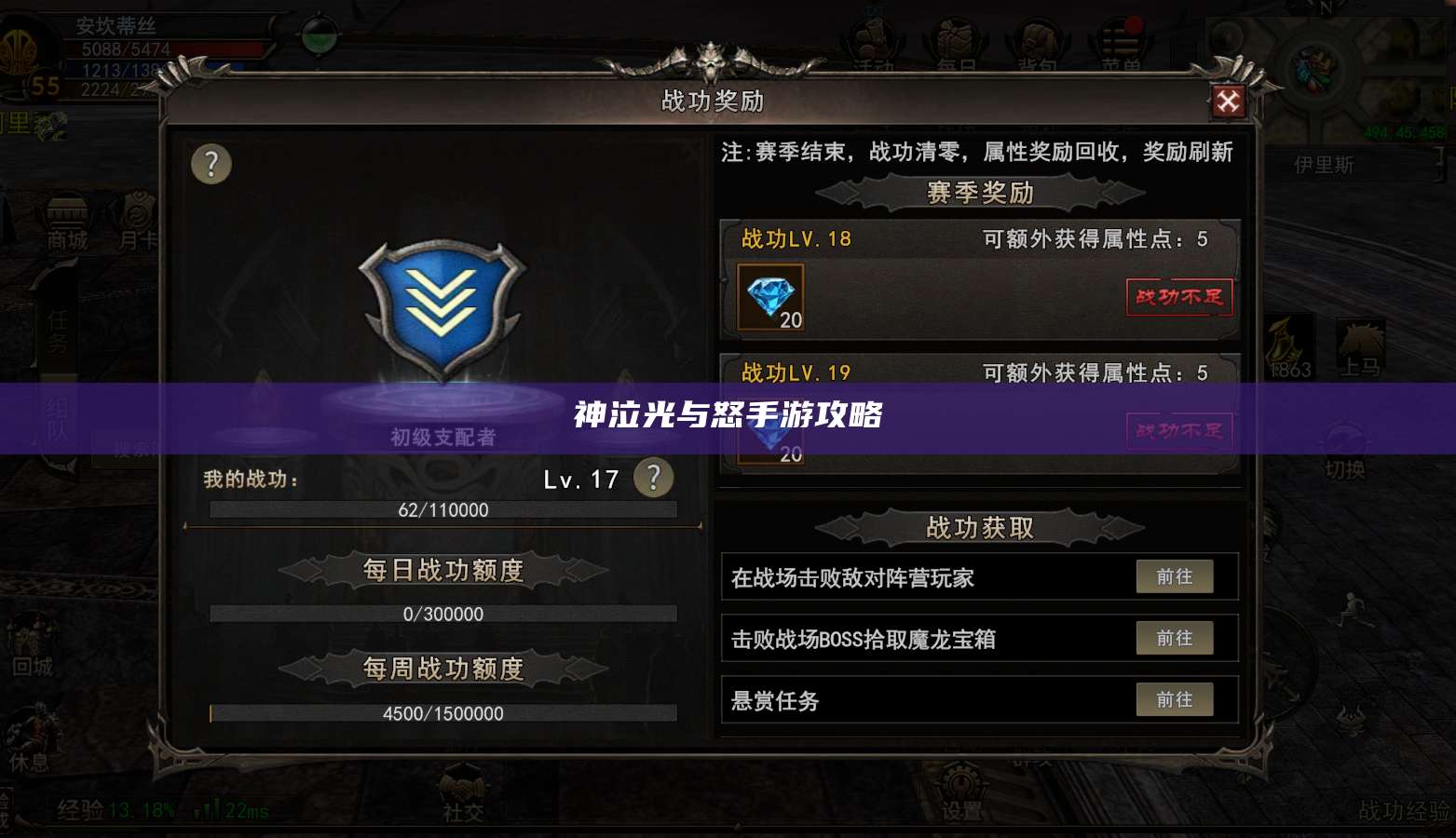
Task: Click the question mark beside Lv.17
Action: point(653,478)
